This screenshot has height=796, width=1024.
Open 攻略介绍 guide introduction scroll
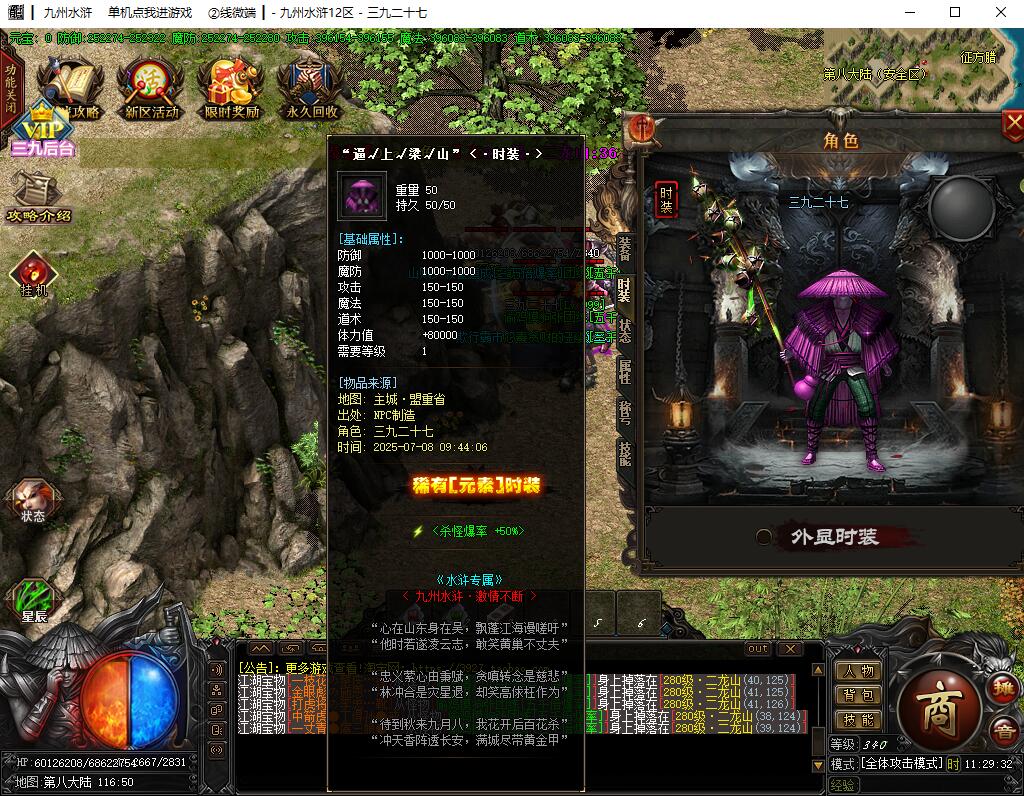tap(38, 195)
